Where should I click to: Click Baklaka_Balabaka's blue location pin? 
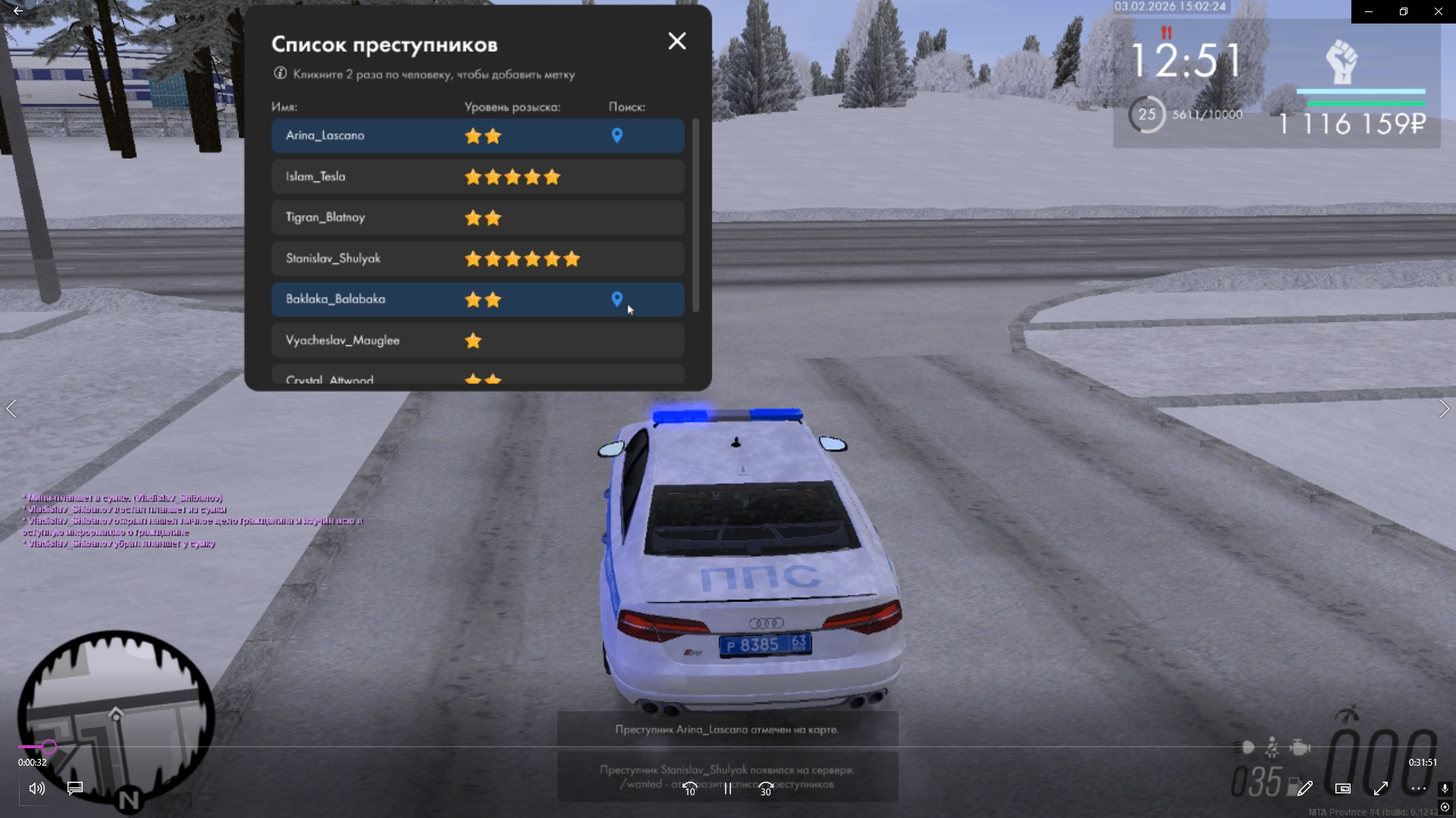[x=617, y=299]
